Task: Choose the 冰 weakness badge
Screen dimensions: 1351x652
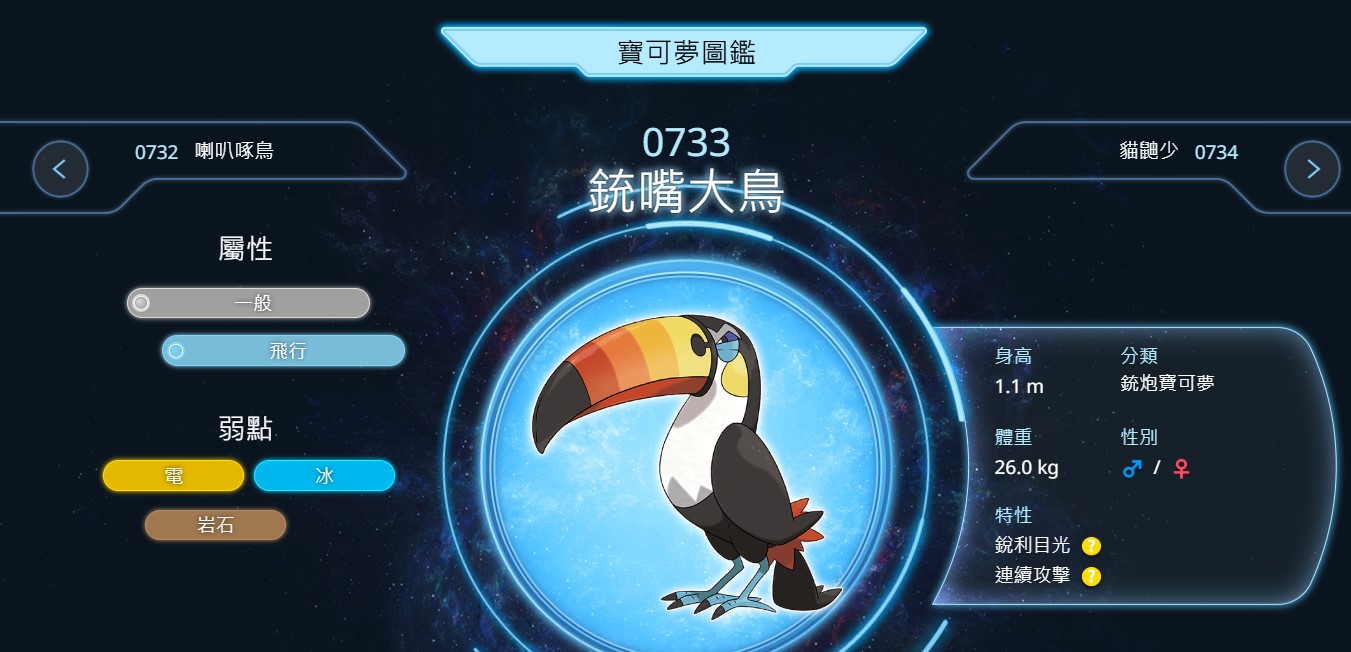Action: click(324, 476)
